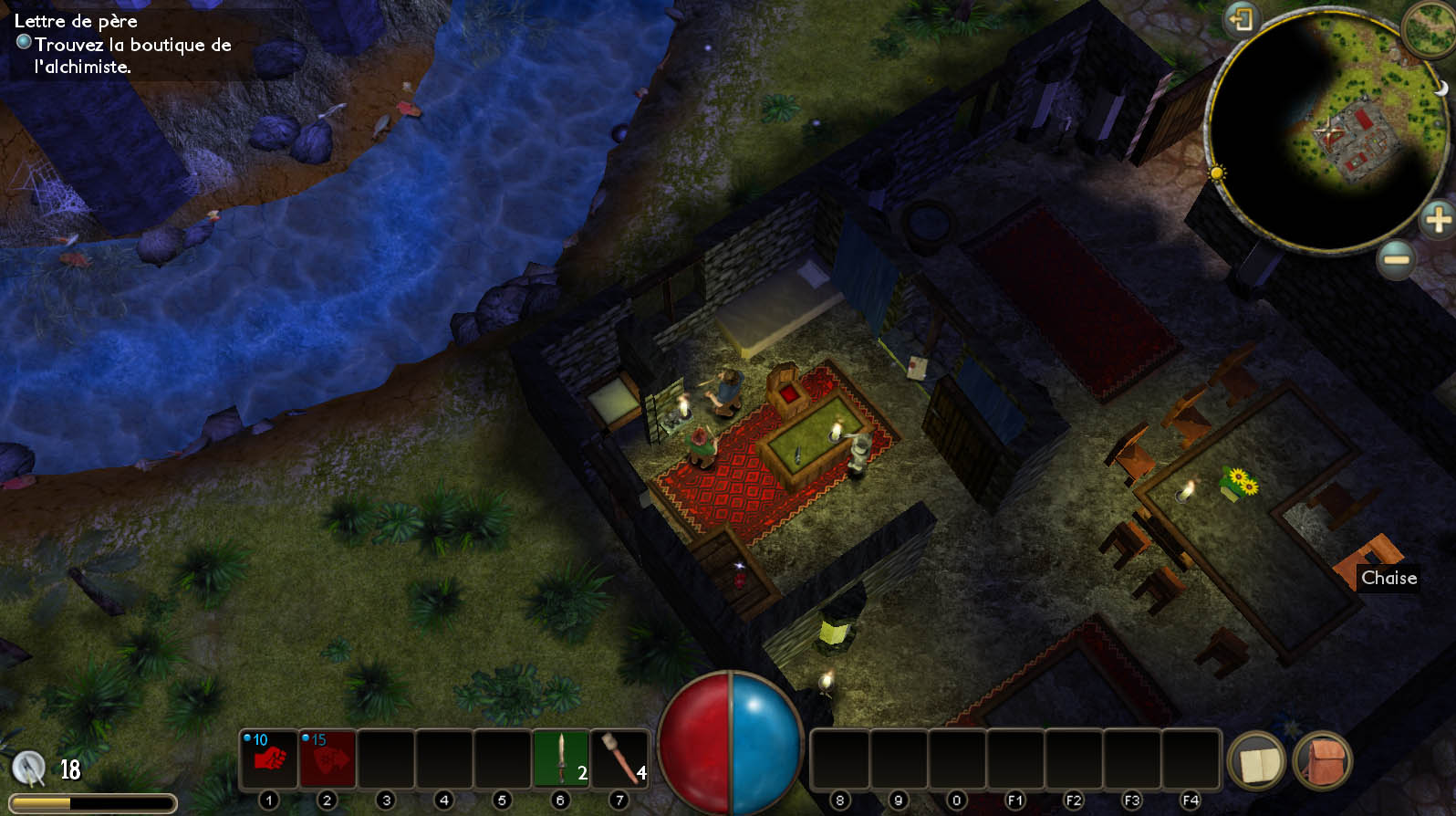
Task: Select the Lettre de père quest tracker
Action: (x=76, y=21)
